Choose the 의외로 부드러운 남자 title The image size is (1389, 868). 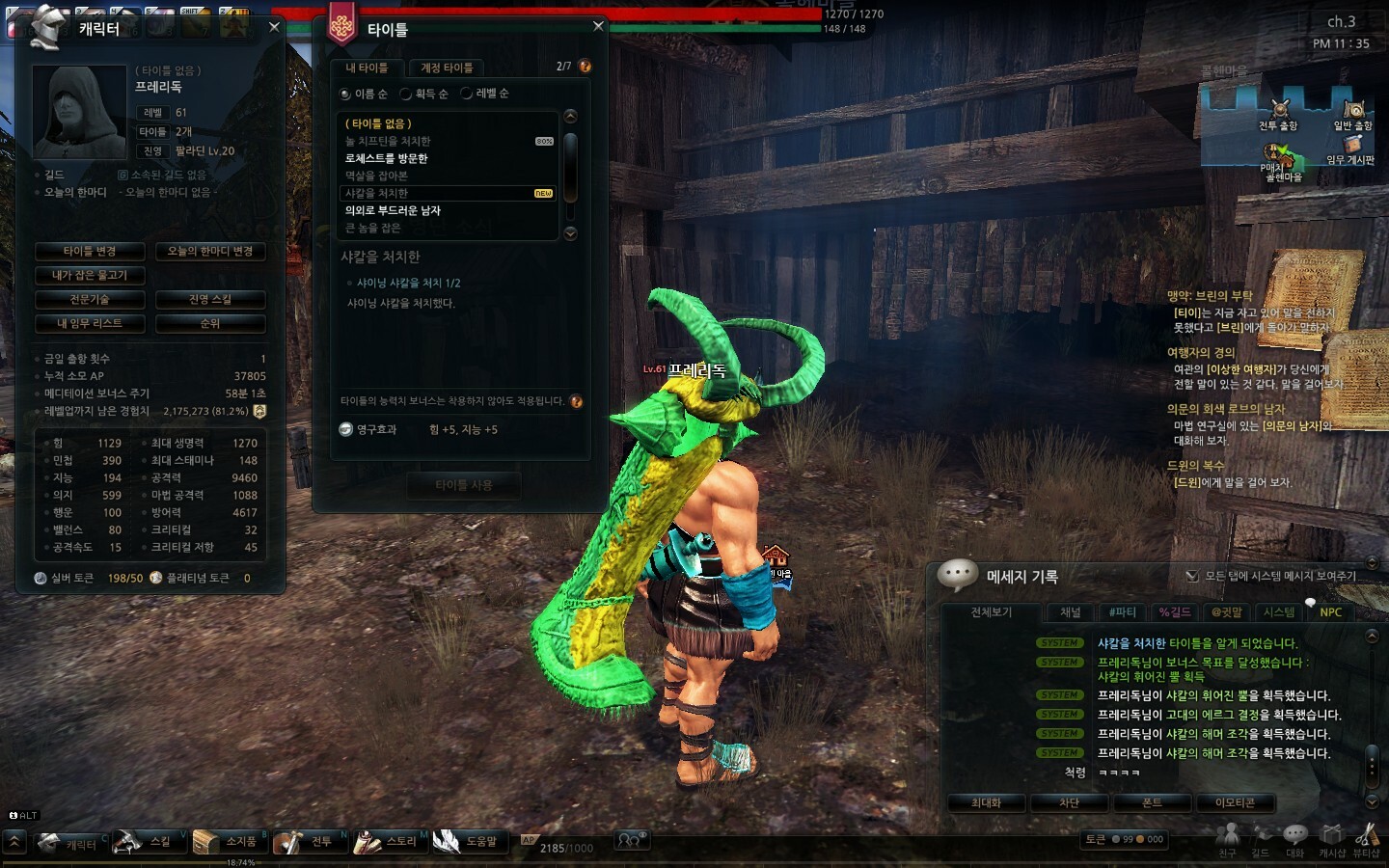pos(393,210)
